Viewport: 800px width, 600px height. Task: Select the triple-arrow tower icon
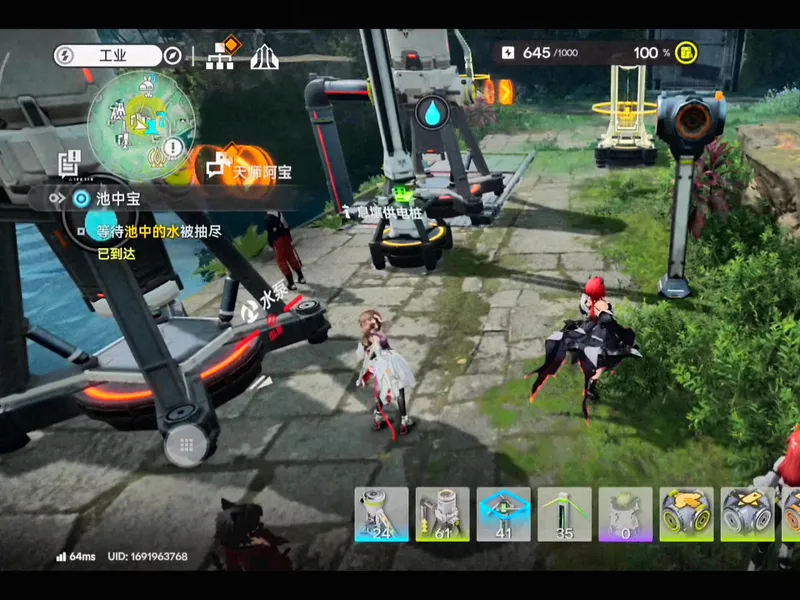coord(264,56)
